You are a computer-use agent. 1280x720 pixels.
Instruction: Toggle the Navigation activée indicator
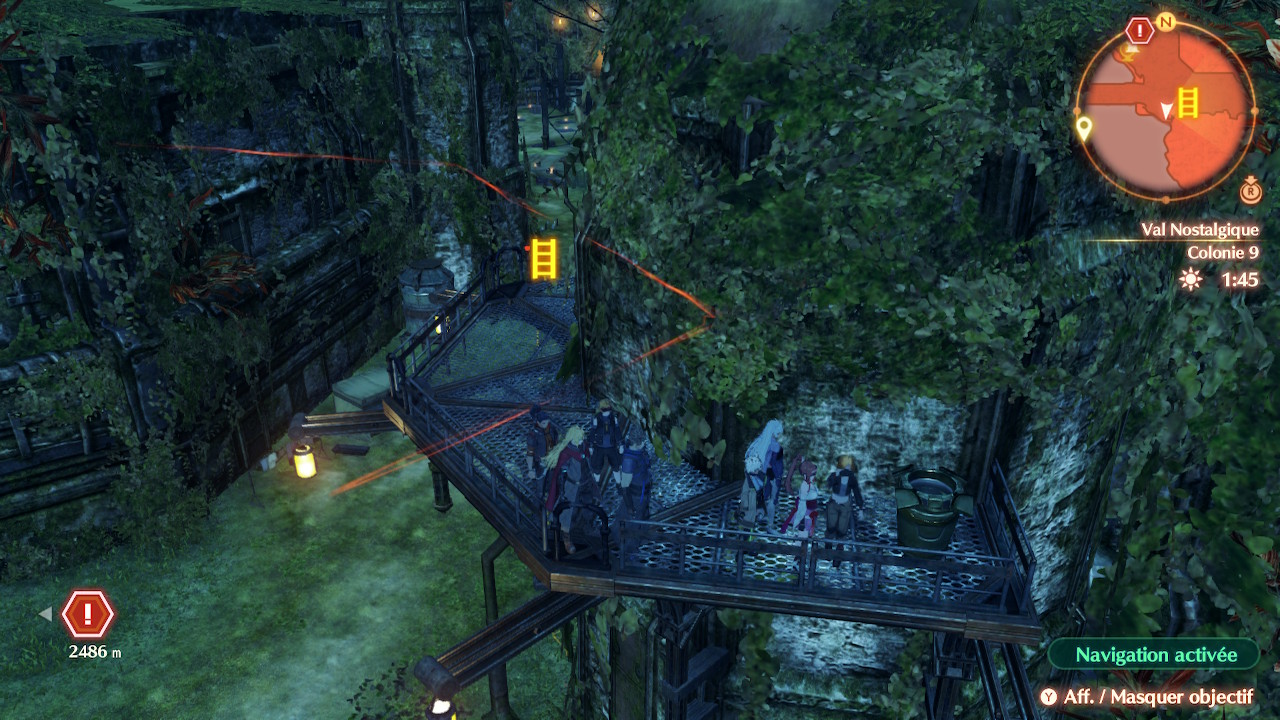(x=1155, y=655)
